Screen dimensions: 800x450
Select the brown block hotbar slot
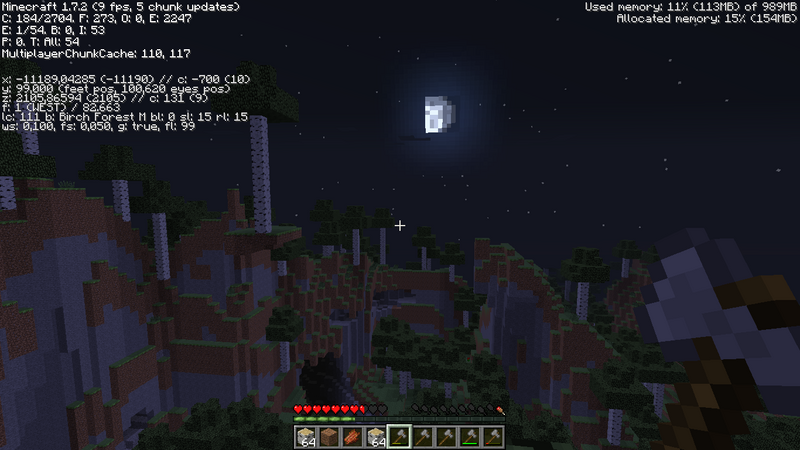pos(327,437)
